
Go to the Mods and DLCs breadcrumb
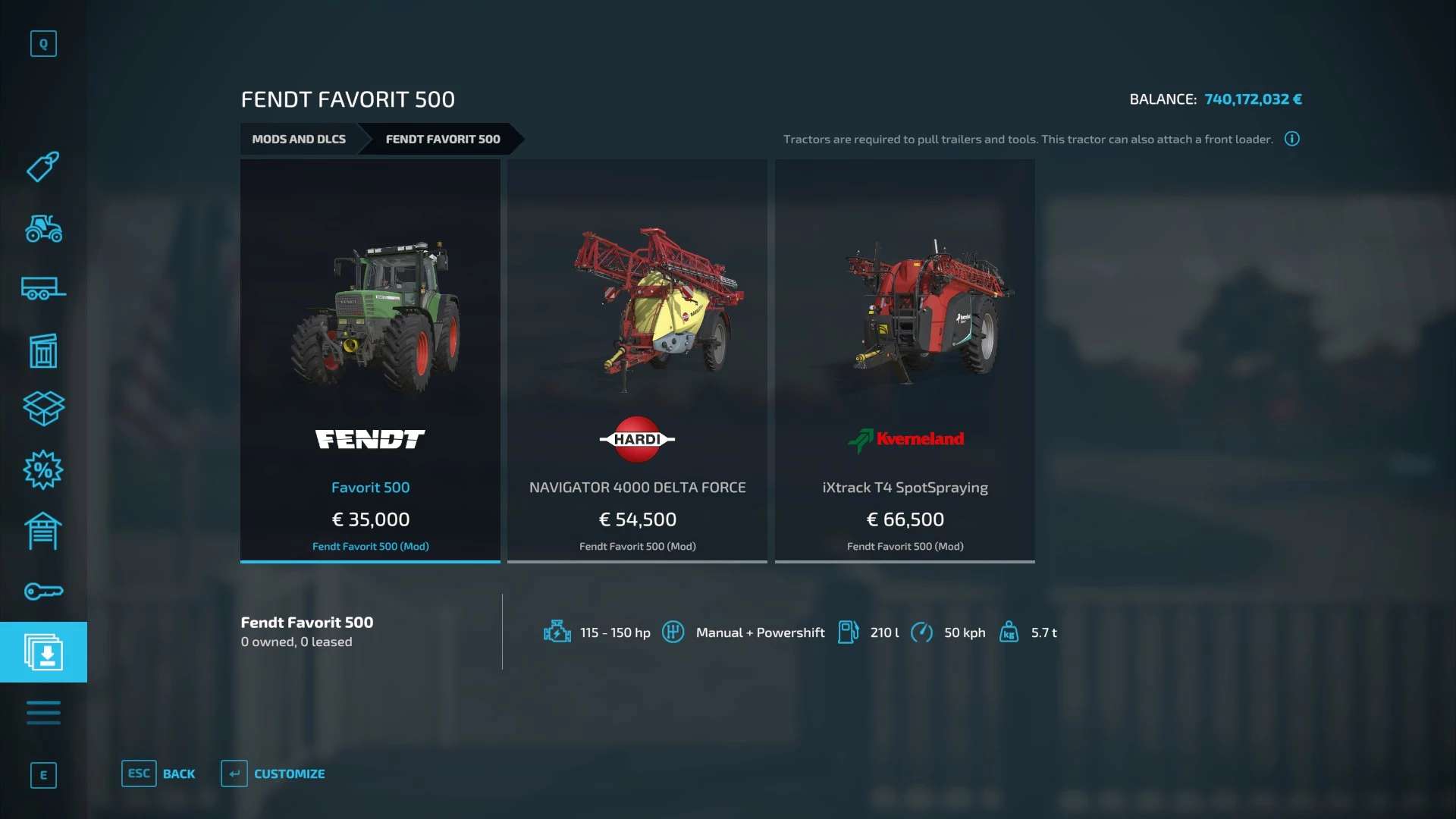pos(299,140)
